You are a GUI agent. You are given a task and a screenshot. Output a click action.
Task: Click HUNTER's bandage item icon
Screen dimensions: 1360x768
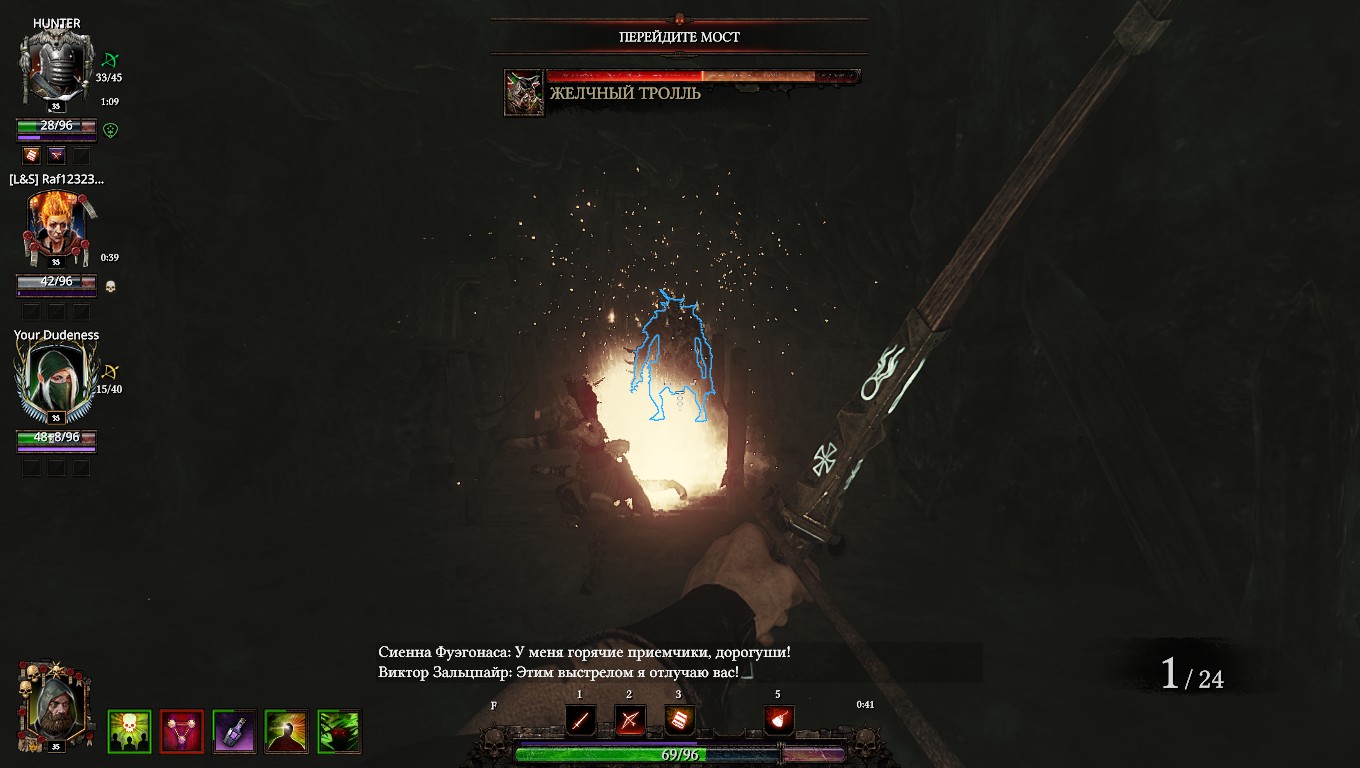tap(32, 155)
